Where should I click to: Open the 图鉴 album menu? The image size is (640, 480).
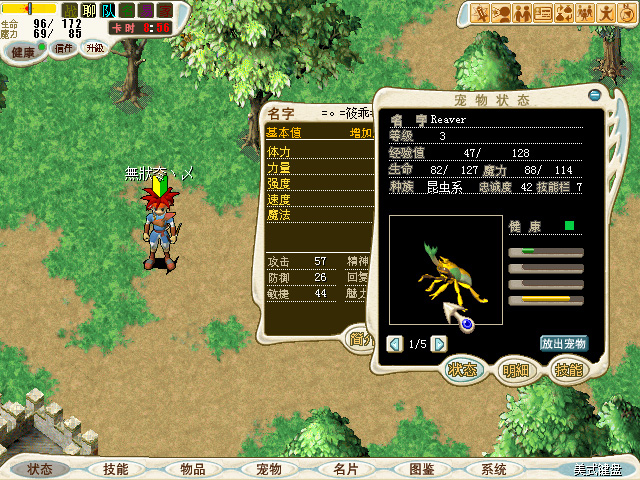click(x=421, y=469)
